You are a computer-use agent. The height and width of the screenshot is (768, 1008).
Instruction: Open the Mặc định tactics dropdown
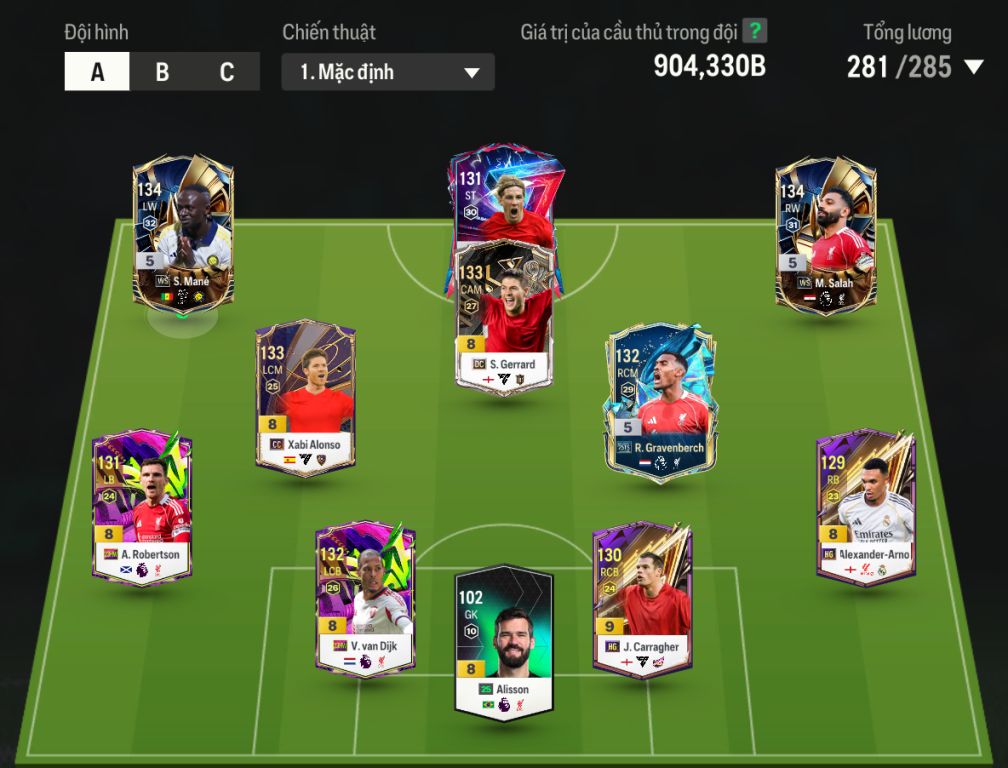point(388,72)
